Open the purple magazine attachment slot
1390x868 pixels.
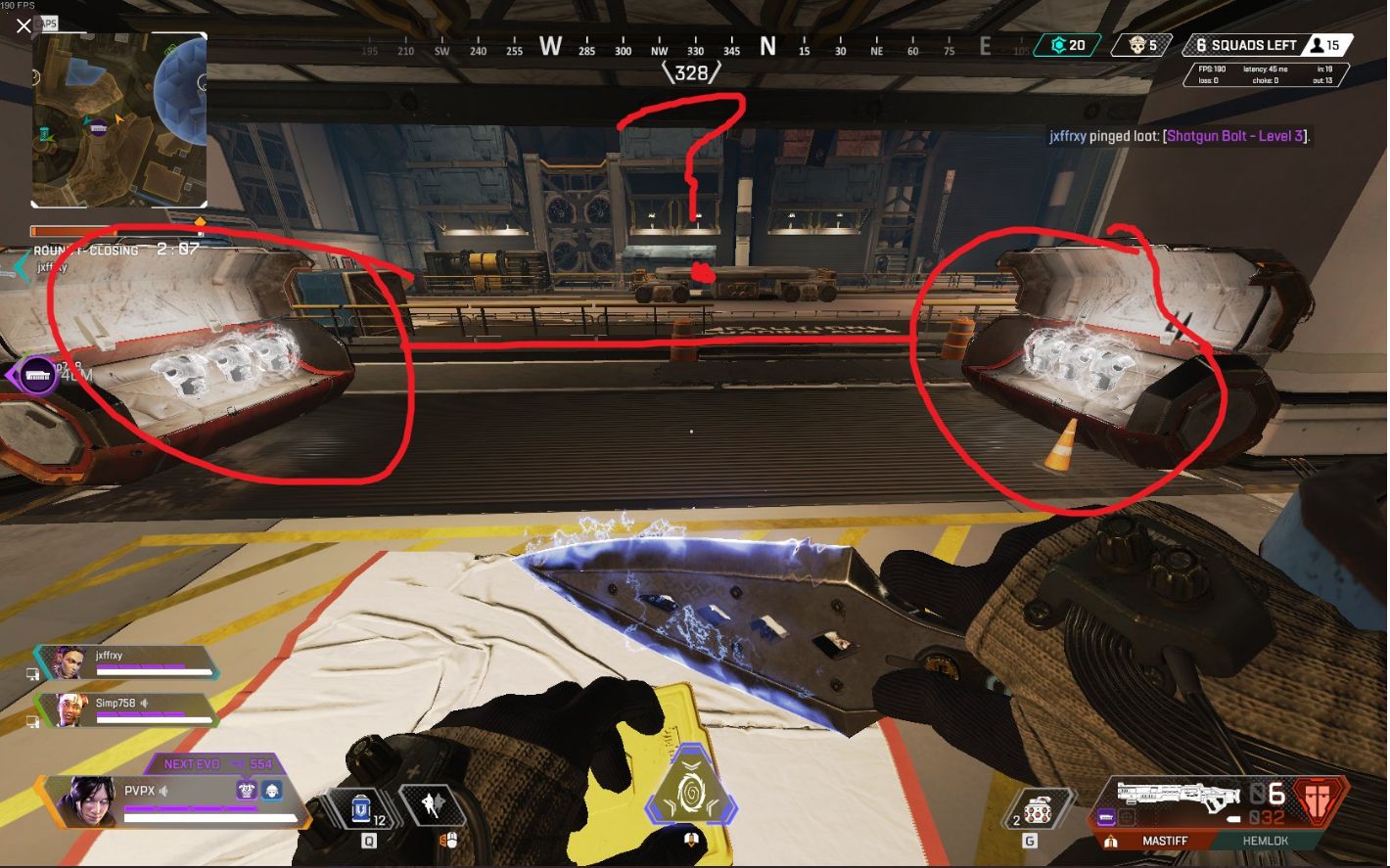[1107, 815]
